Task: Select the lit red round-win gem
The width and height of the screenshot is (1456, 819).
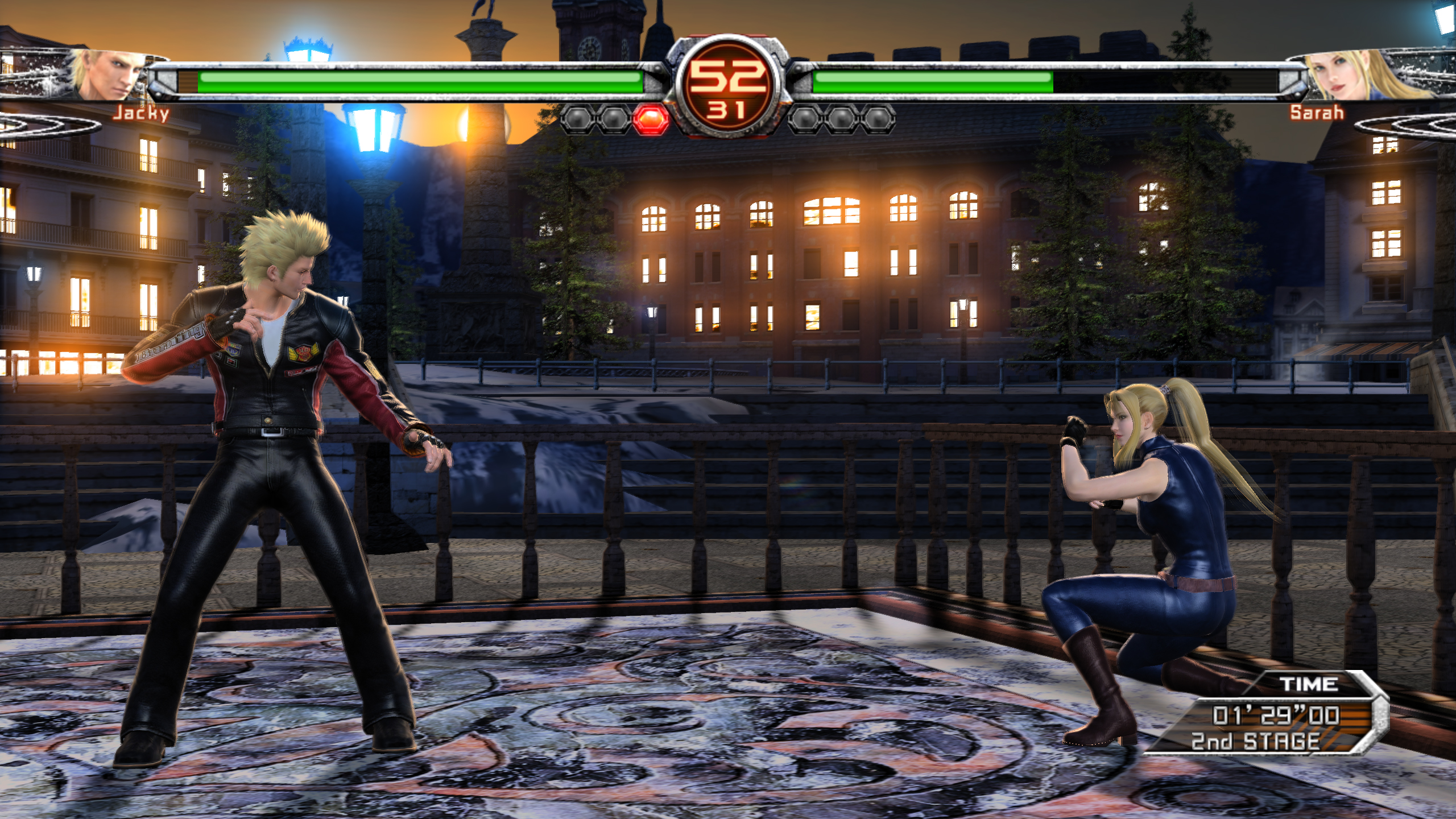Action: [x=650, y=119]
